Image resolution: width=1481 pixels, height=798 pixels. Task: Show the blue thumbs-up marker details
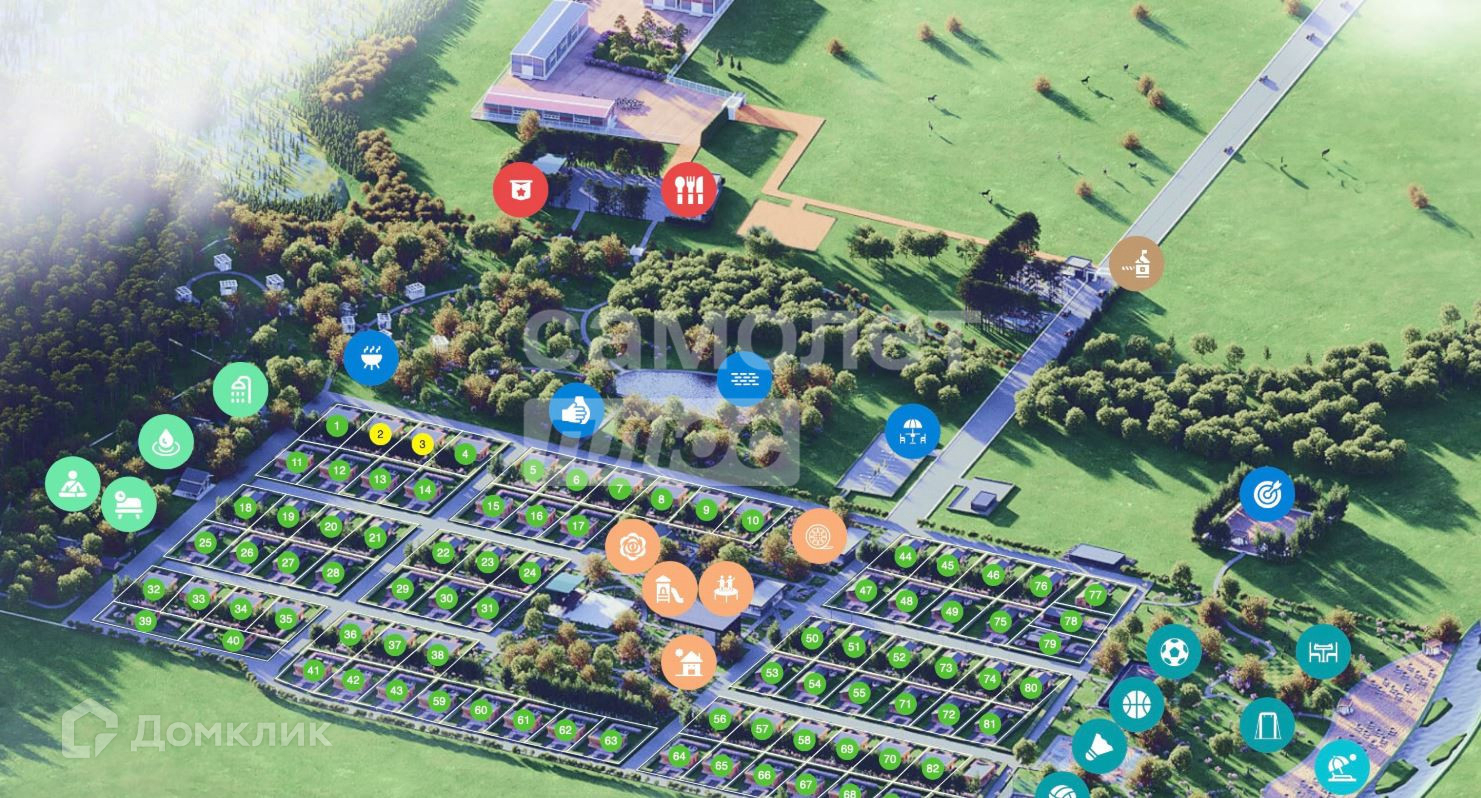(x=577, y=411)
